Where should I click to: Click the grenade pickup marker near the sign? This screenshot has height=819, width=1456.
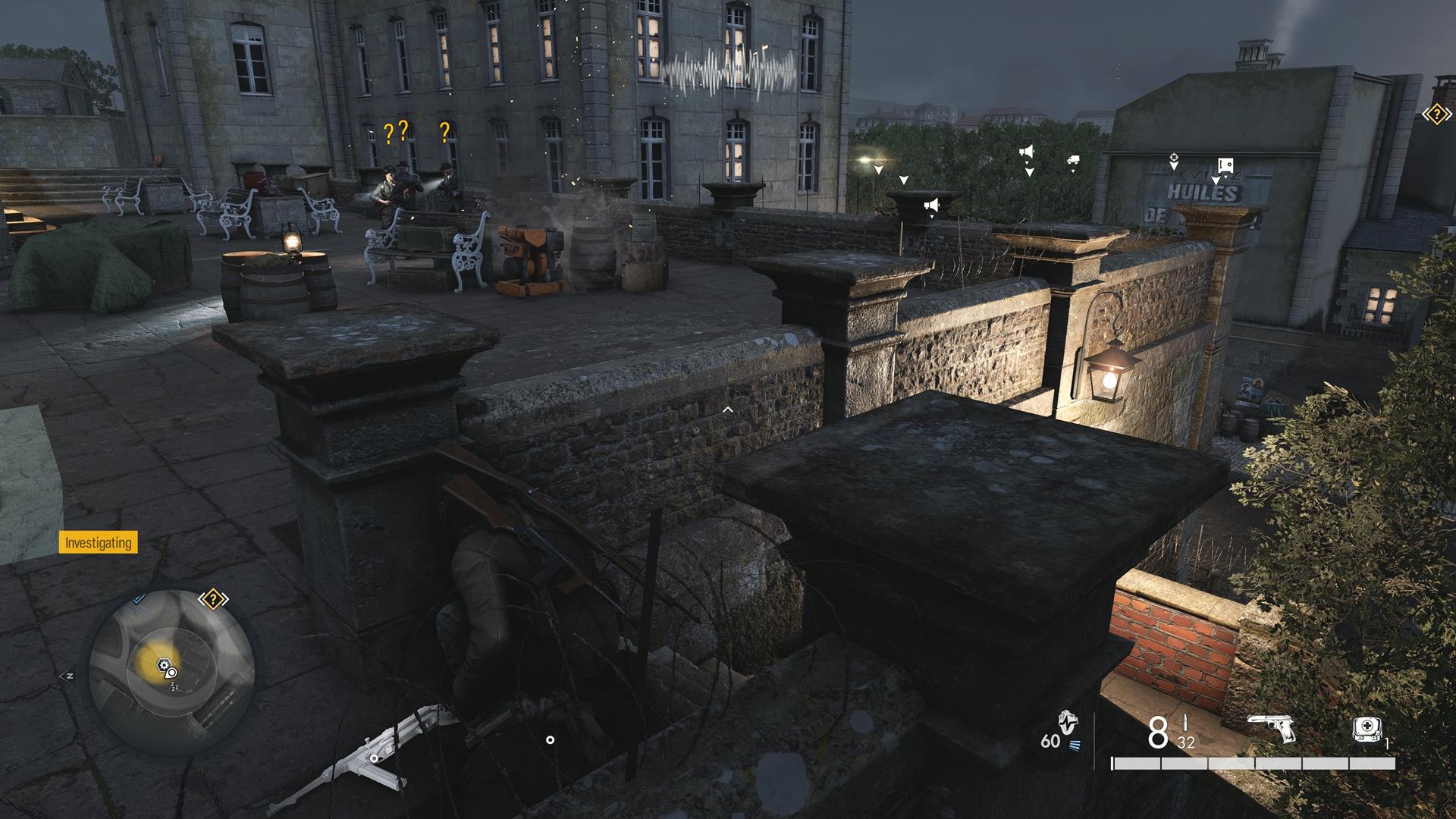1174,157
